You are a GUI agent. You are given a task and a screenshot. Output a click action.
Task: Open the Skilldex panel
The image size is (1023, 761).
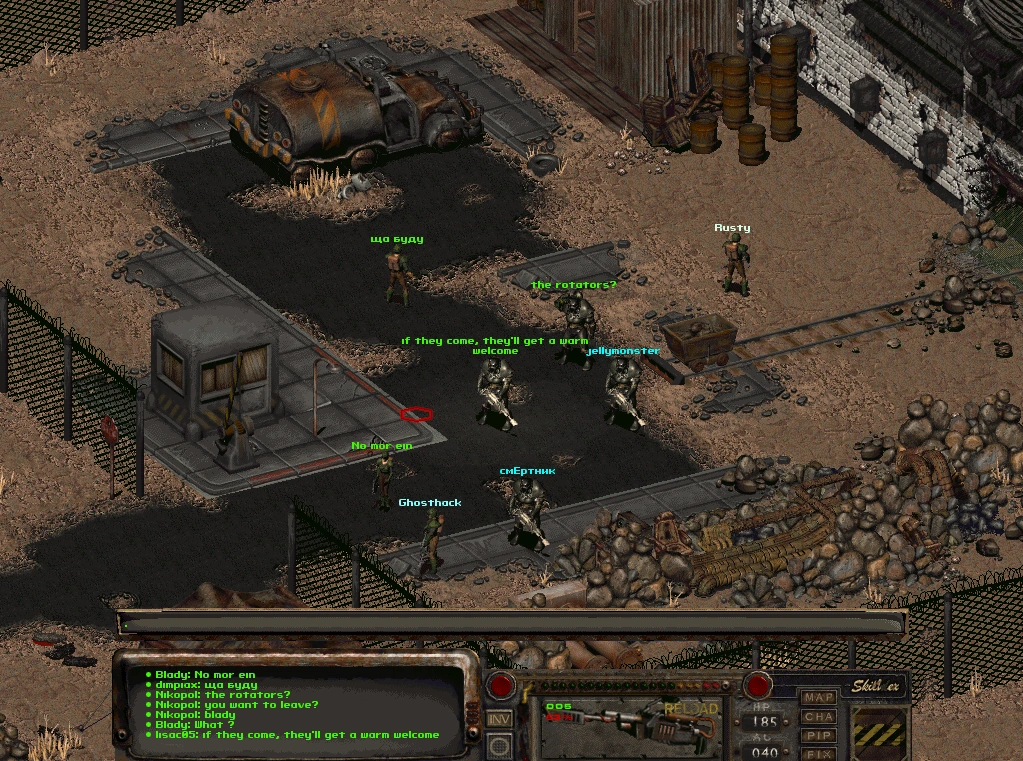(x=877, y=686)
